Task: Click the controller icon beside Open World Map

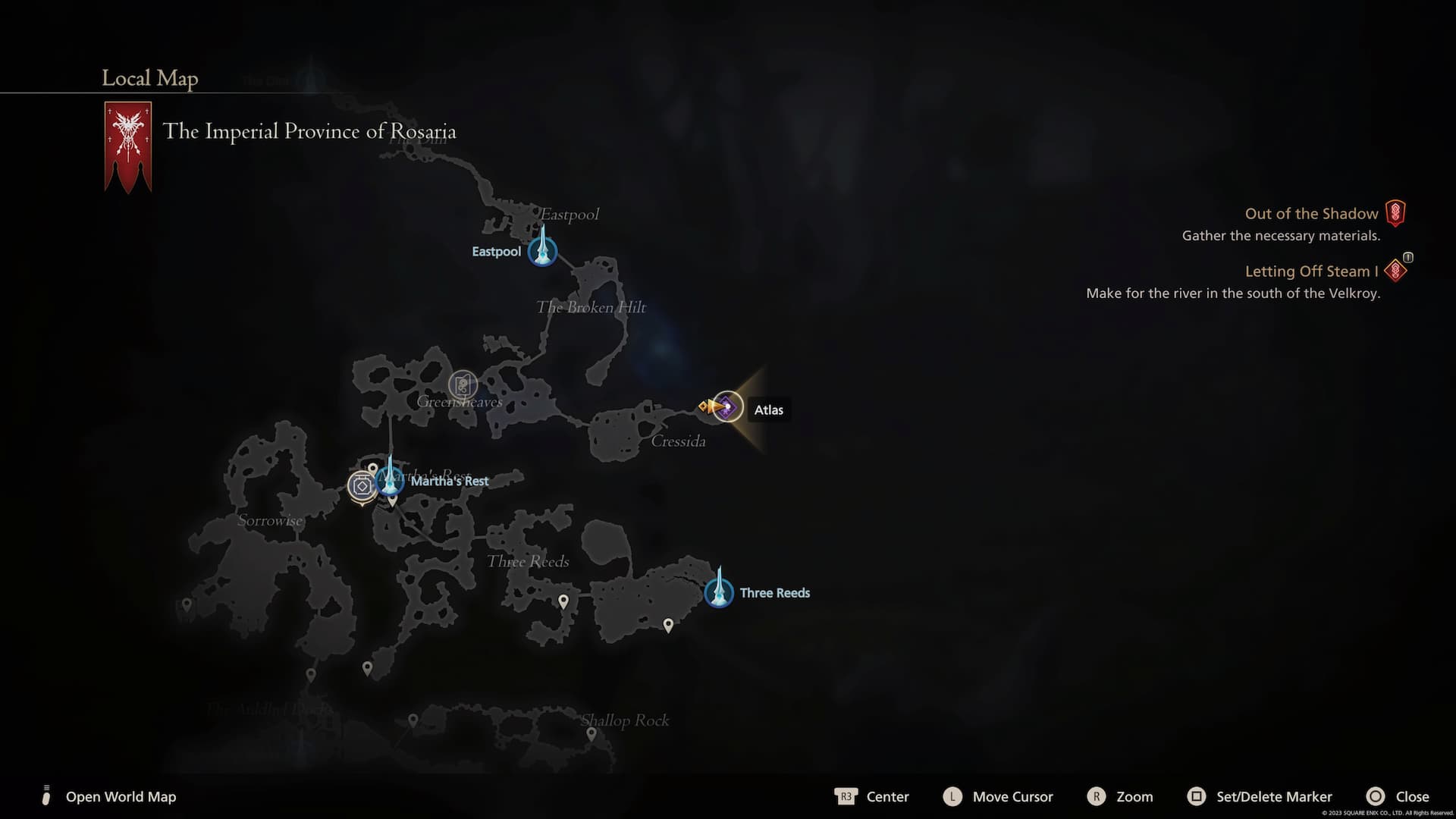Action: coord(46,796)
